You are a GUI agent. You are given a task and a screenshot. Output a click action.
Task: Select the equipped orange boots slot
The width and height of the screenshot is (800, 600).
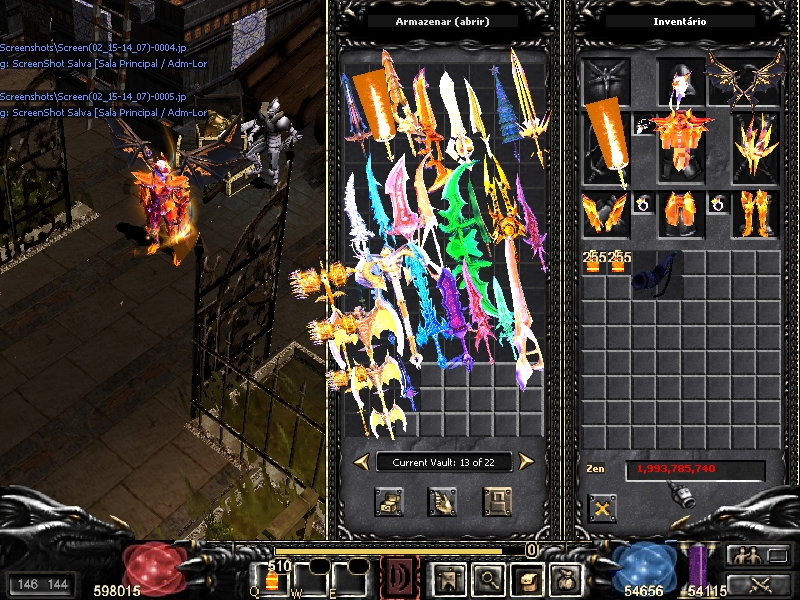[x=755, y=213]
